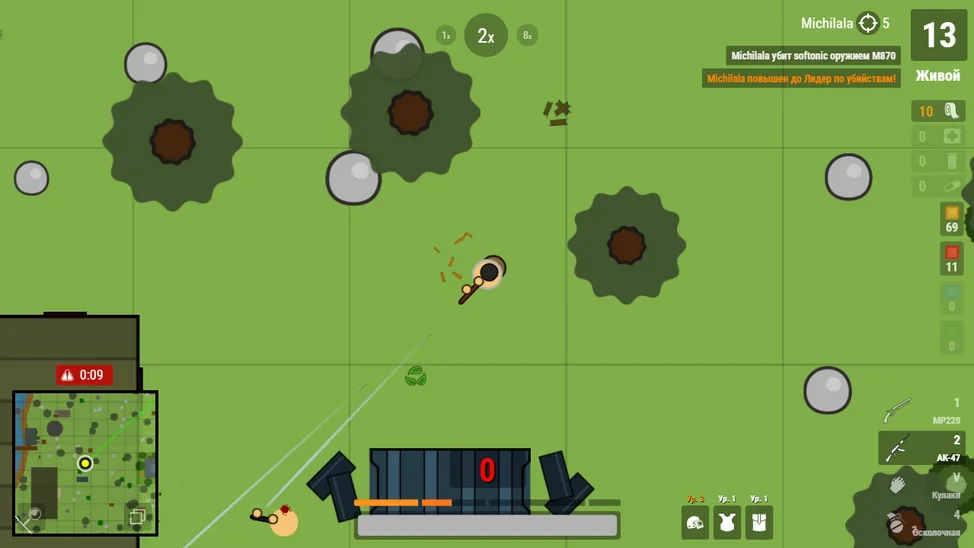The height and width of the screenshot is (548, 974).
Task: Select the yellow ammo slot showing 69
Action: pyautogui.click(x=951, y=219)
